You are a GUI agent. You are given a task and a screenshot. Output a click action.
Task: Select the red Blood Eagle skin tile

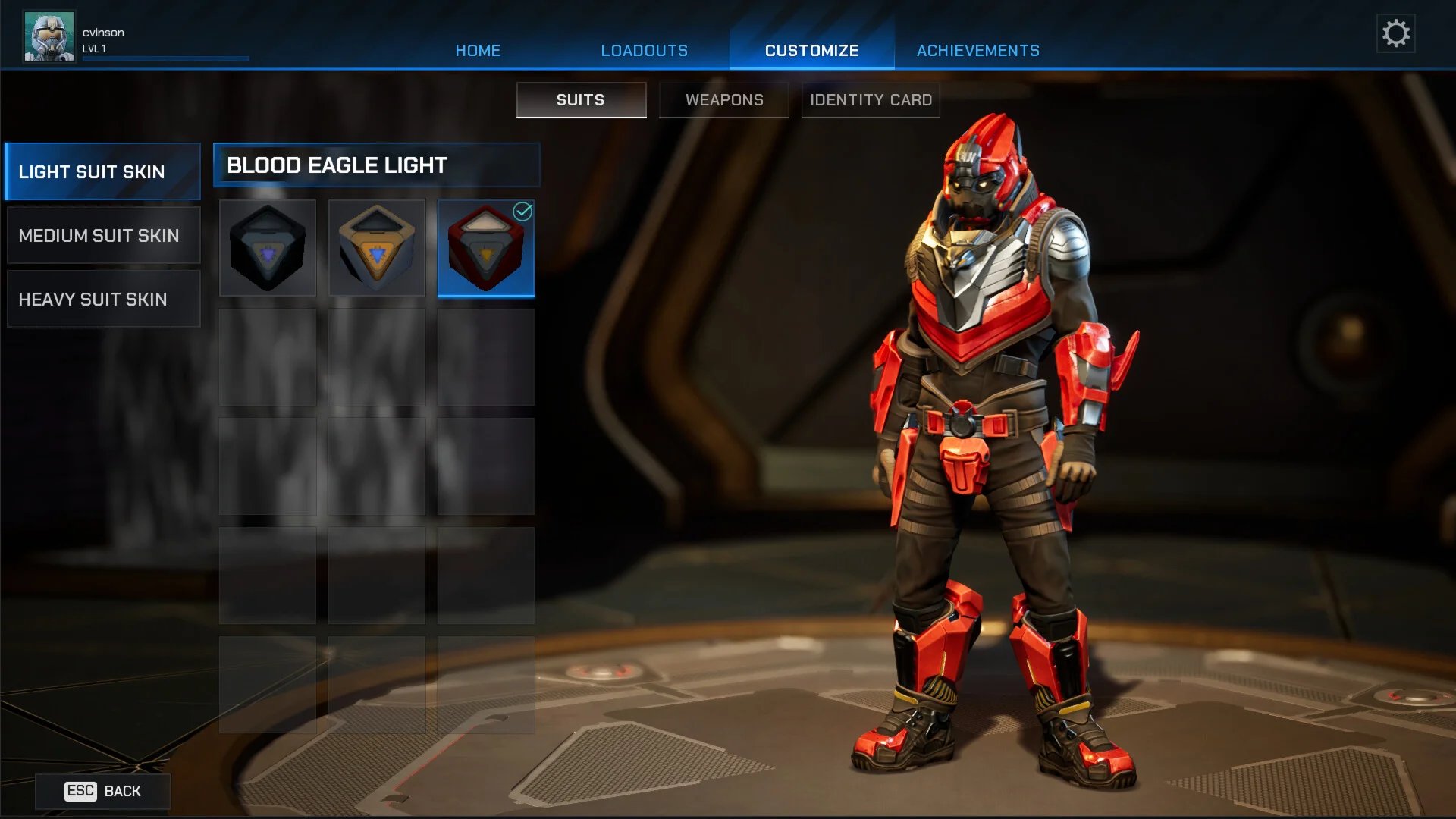click(486, 248)
